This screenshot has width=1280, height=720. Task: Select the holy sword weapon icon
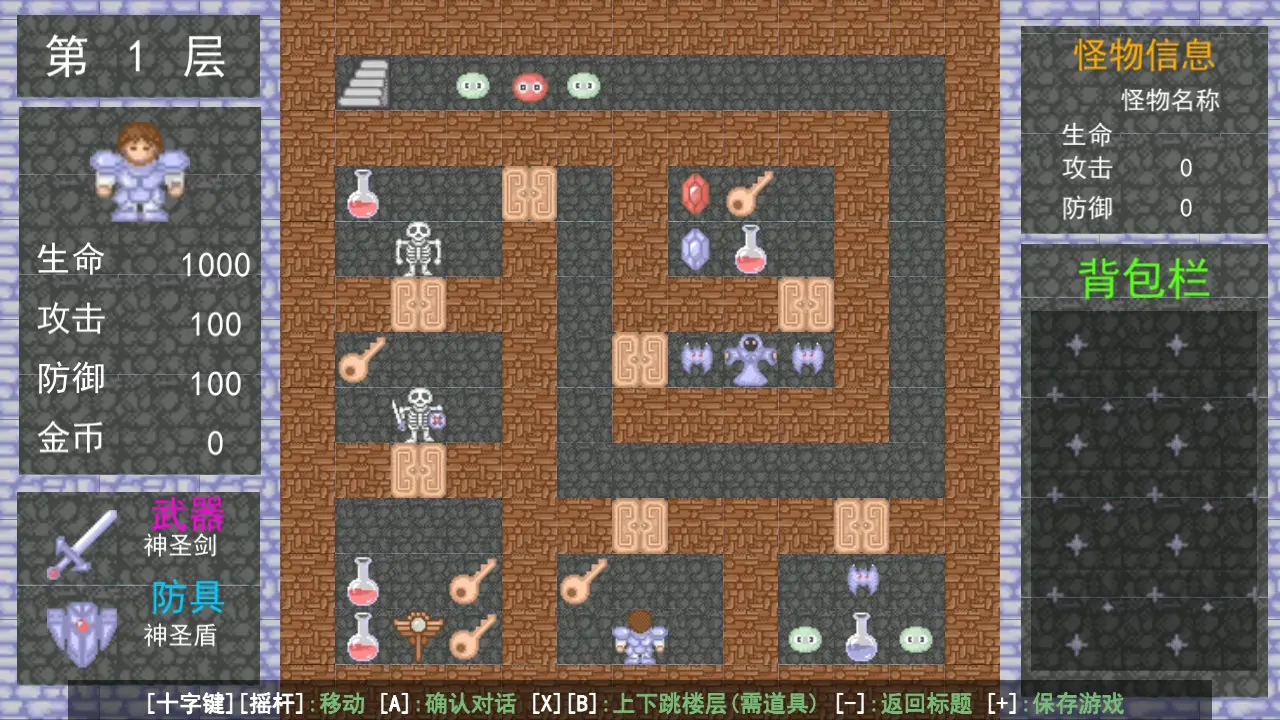[81, 542]
